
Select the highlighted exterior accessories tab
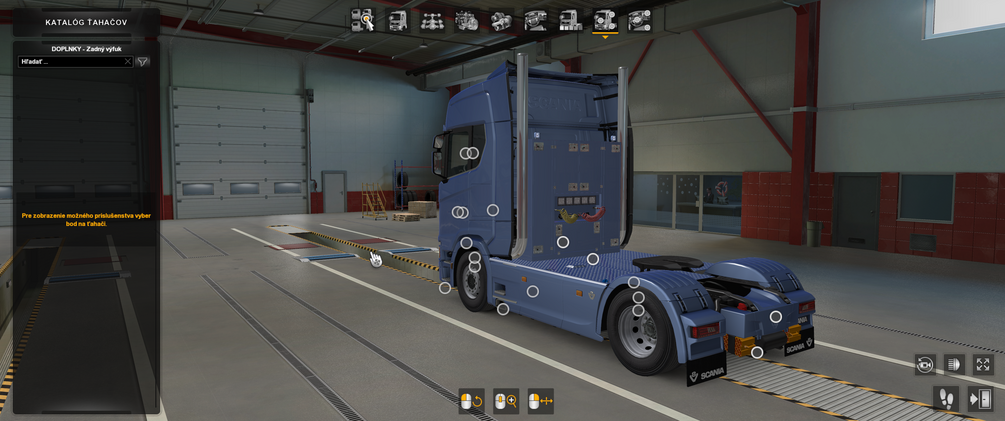(605, 20)
